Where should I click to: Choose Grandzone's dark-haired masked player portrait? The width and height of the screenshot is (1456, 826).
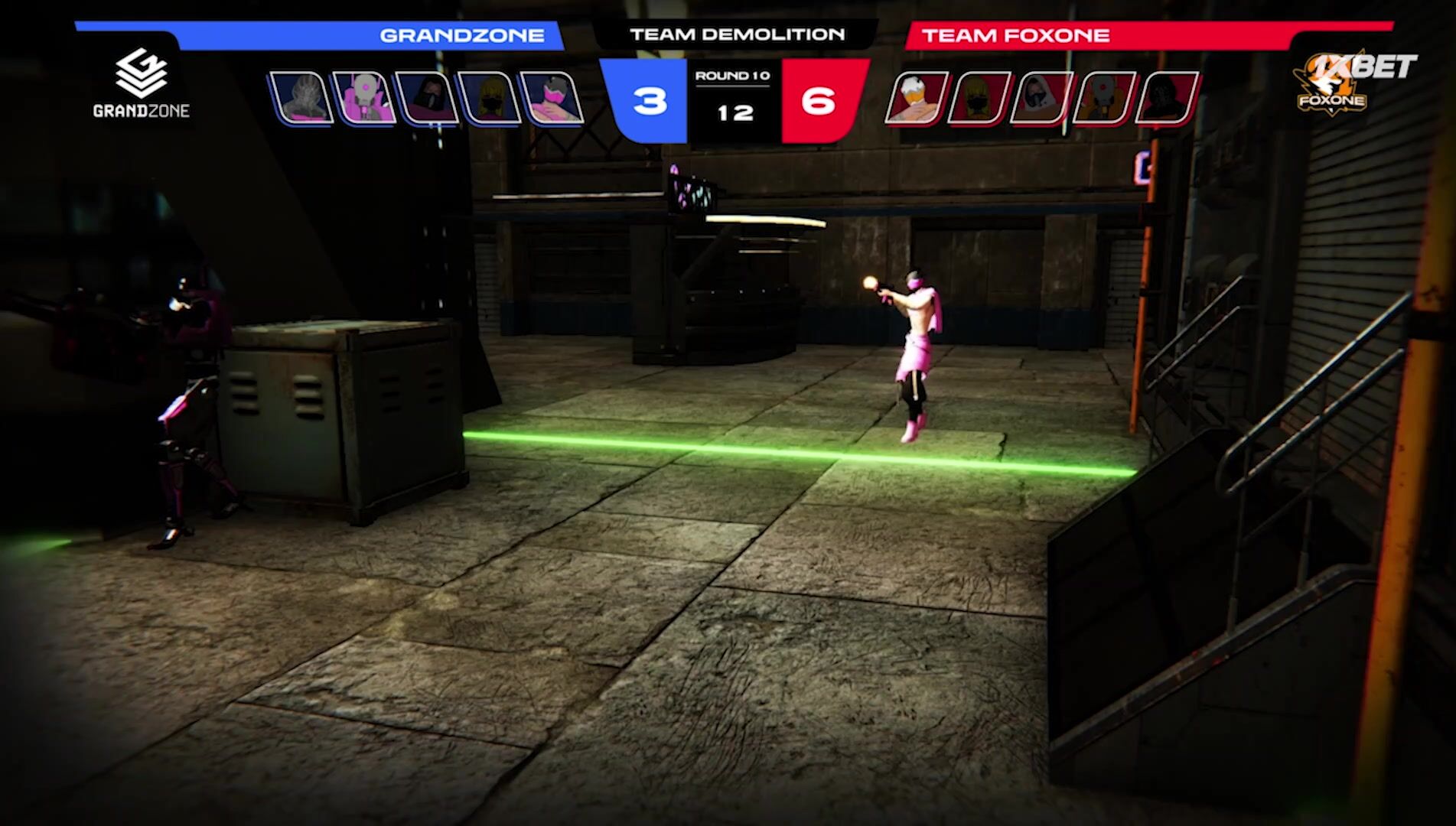[x=426, y=98]
